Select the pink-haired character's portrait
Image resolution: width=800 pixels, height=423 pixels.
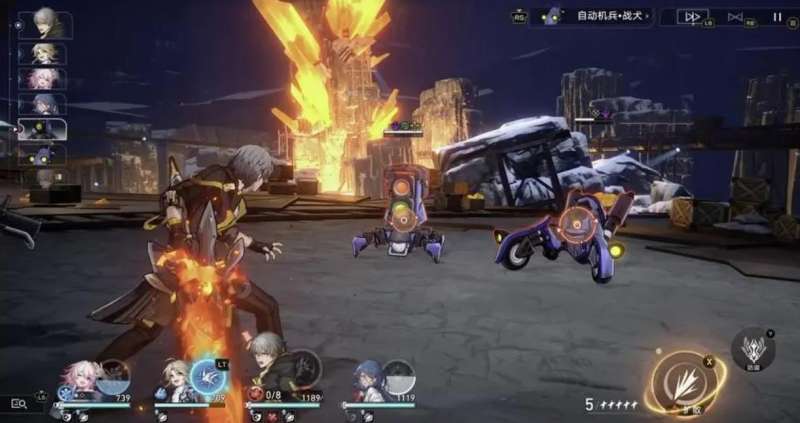tap(81, 381)
